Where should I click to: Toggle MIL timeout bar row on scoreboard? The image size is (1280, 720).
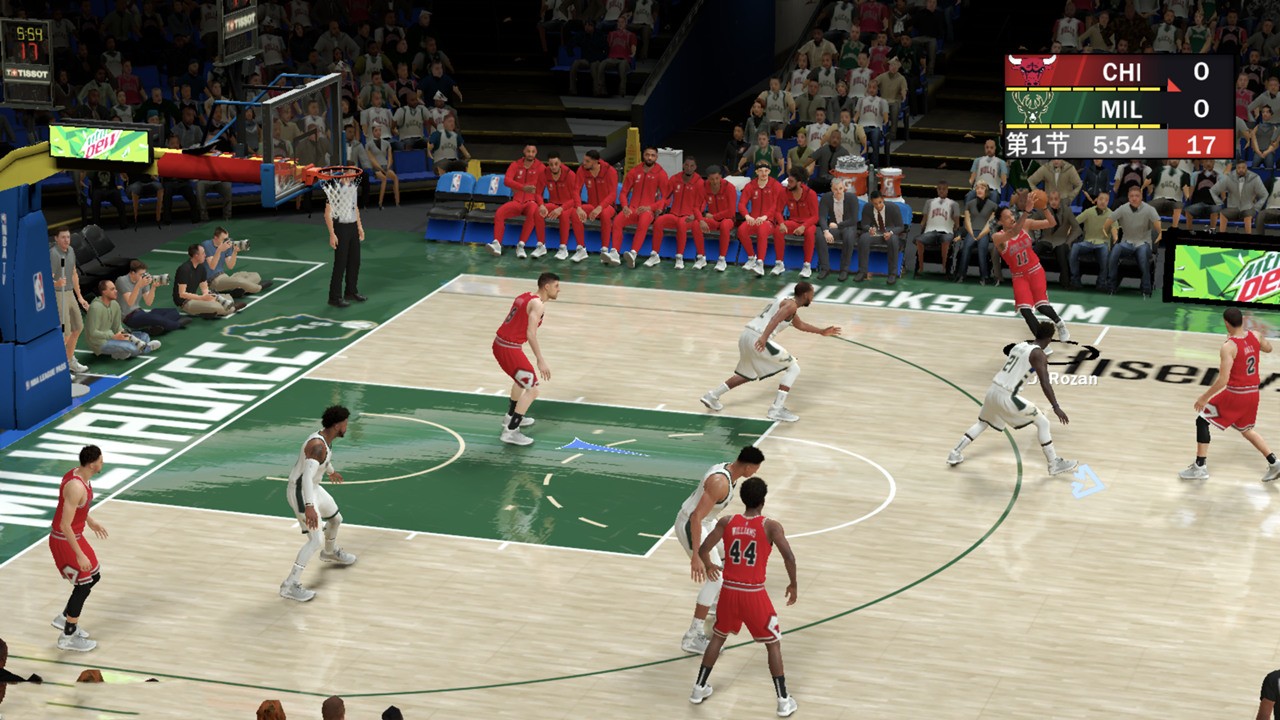[x=1081, y=126]
